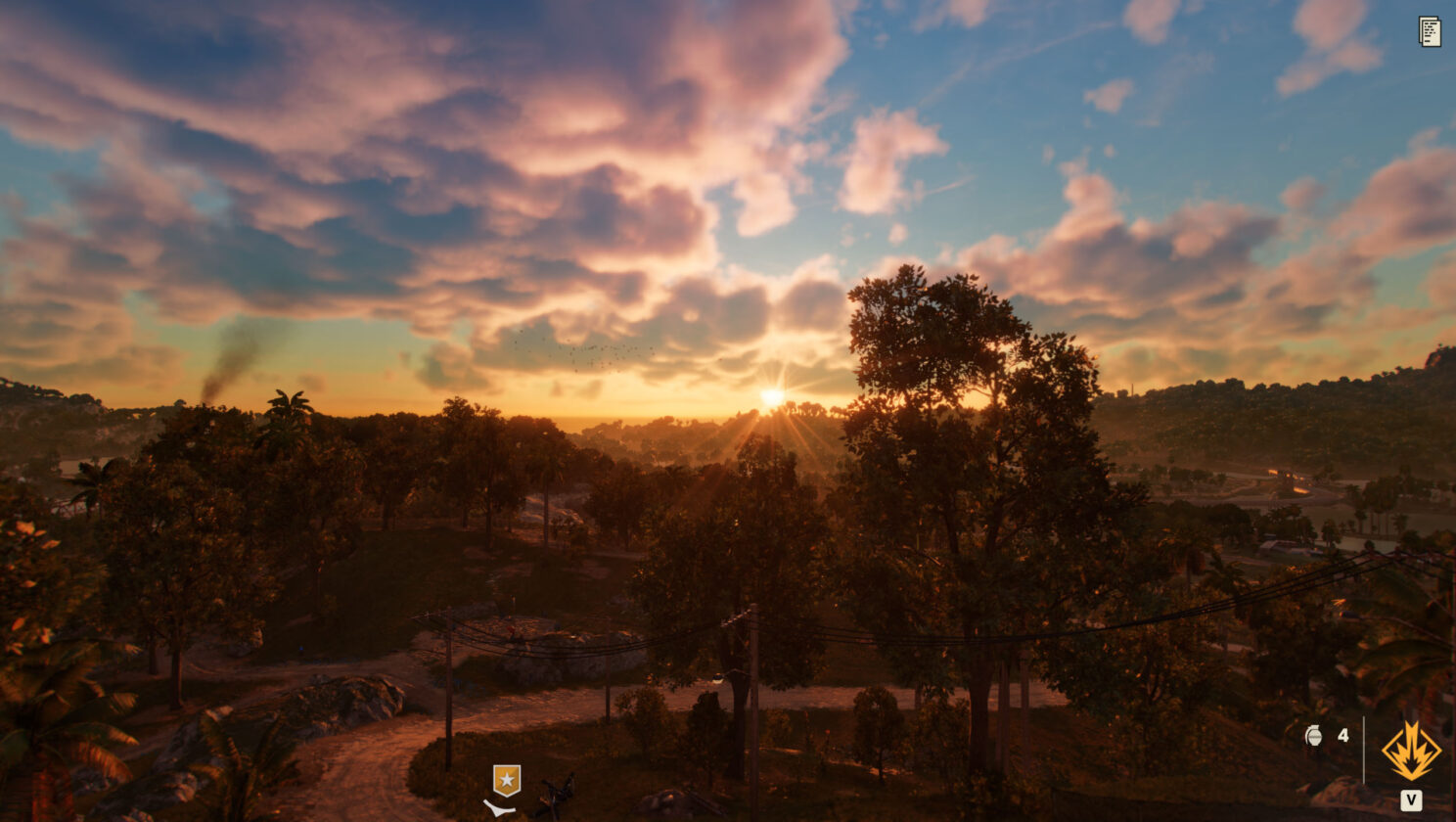Click the gold star objective marker
The width and height of the screenshot is (1456, 822).
click(506, 780)
